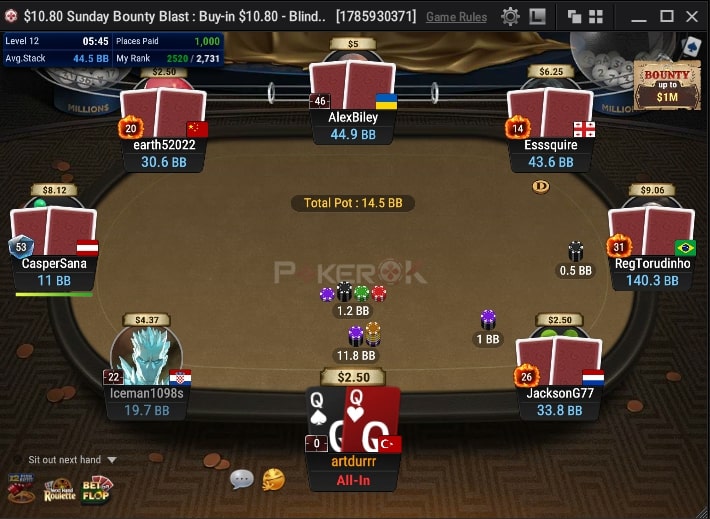This screenshot has height=519, width=710.
Task: Expand the Sit out next hand dropdown arrow
Action: pyautogui.click(x=112, y=460)
